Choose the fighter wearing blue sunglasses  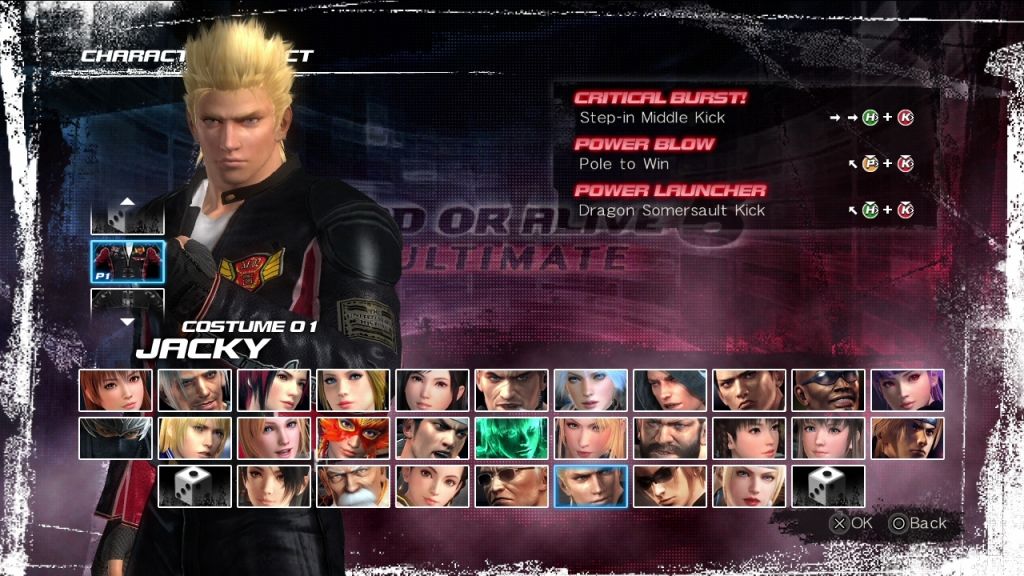(x=828, y=390)
